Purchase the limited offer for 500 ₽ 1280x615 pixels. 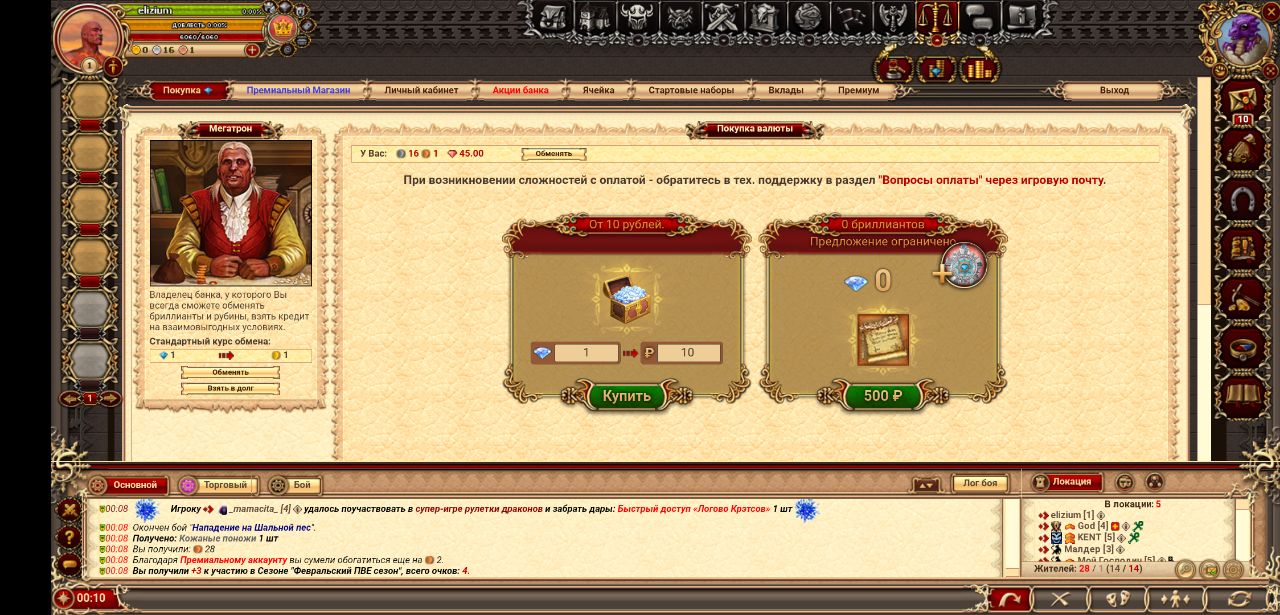(x=882, y=396)
